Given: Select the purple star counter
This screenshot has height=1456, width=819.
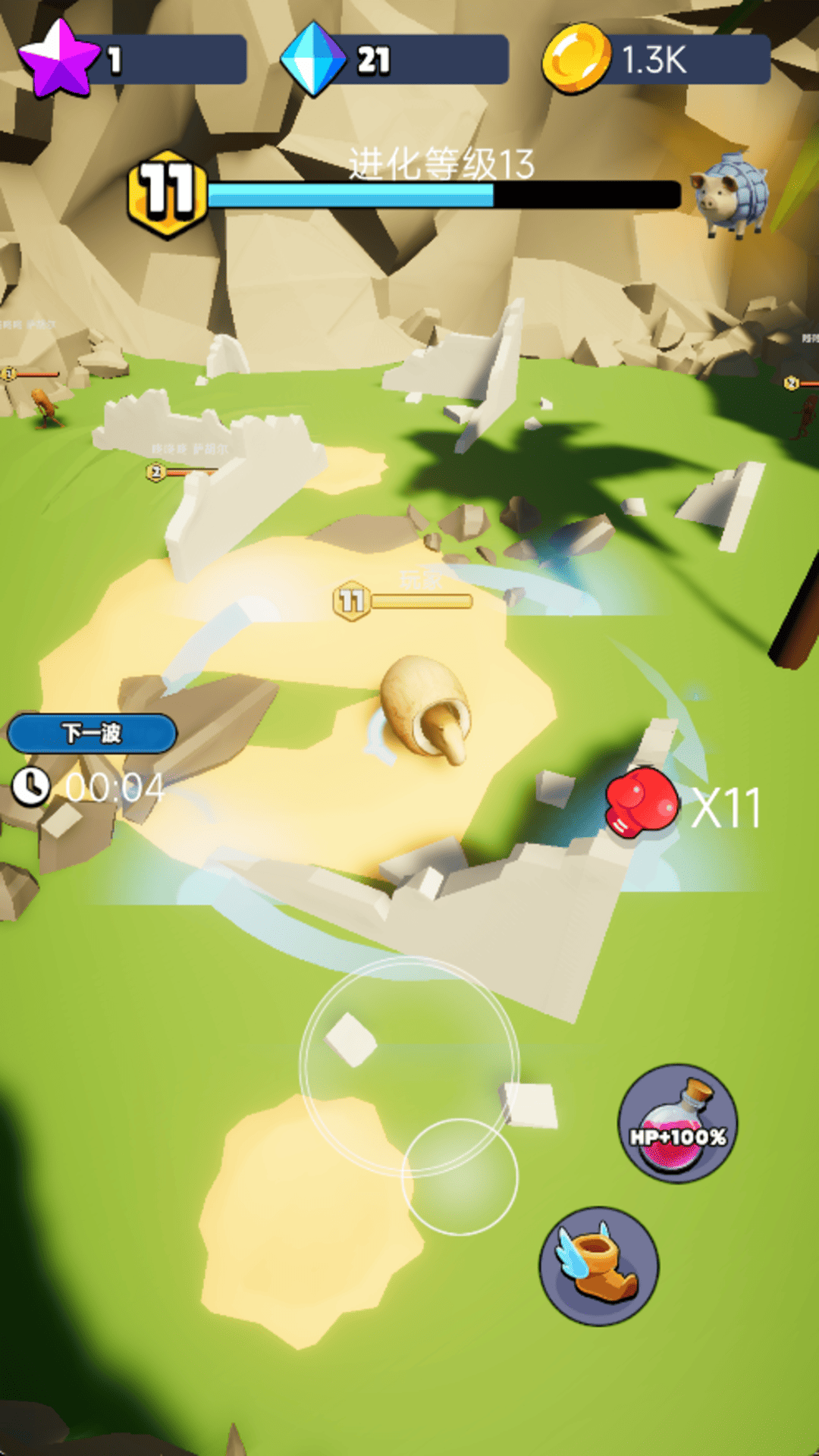Looking at the screenshot, I should coord(133,59).
